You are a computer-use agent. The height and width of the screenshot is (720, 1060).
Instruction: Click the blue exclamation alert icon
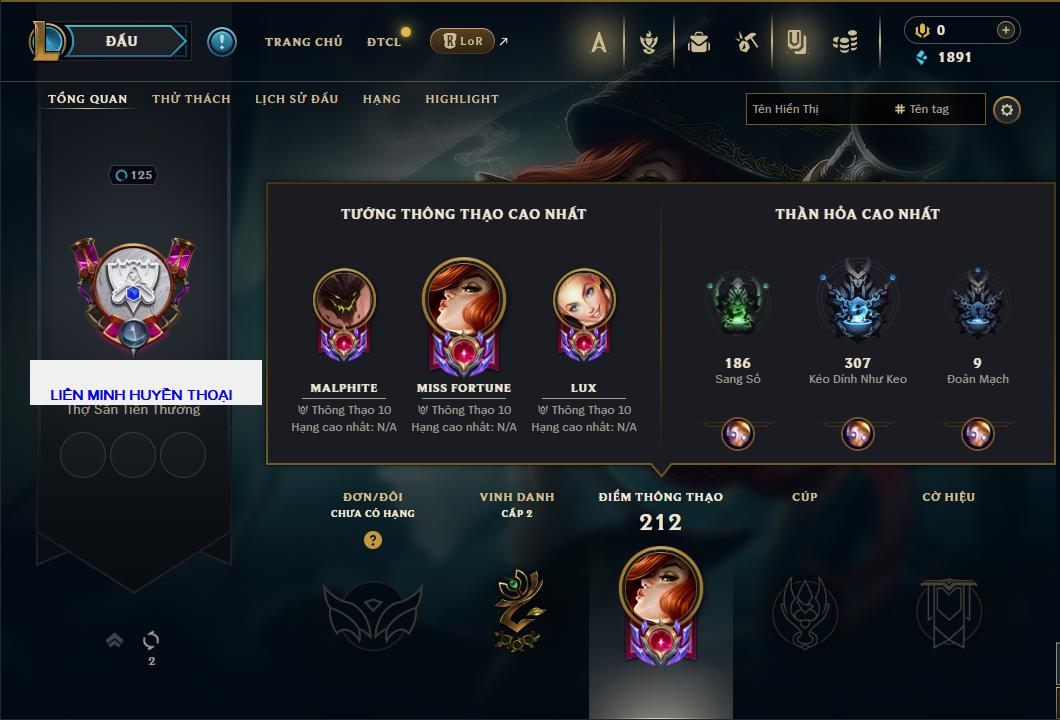point(221,41)
